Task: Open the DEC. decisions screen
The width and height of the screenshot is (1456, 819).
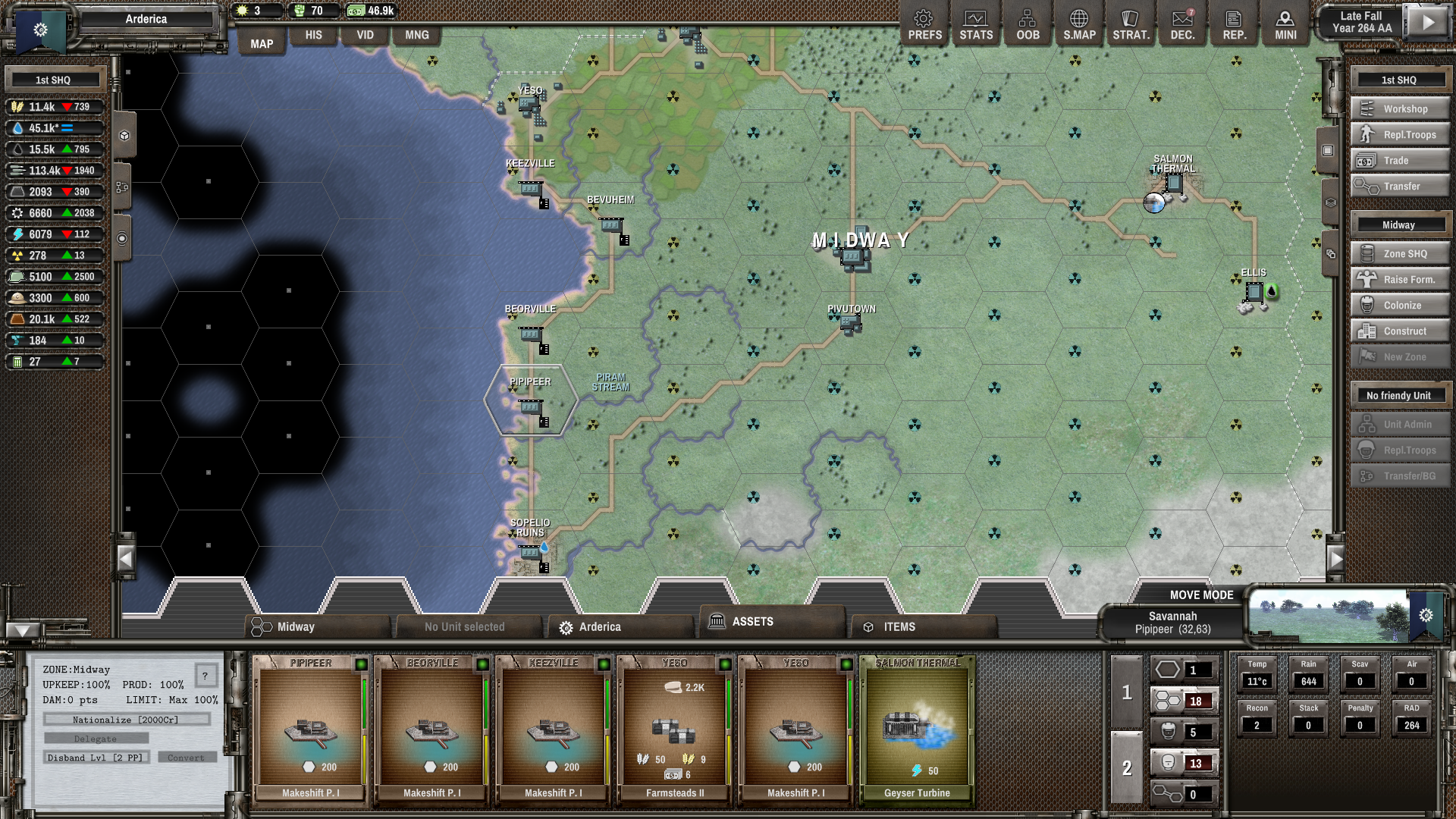Action: click(1182, 25)
